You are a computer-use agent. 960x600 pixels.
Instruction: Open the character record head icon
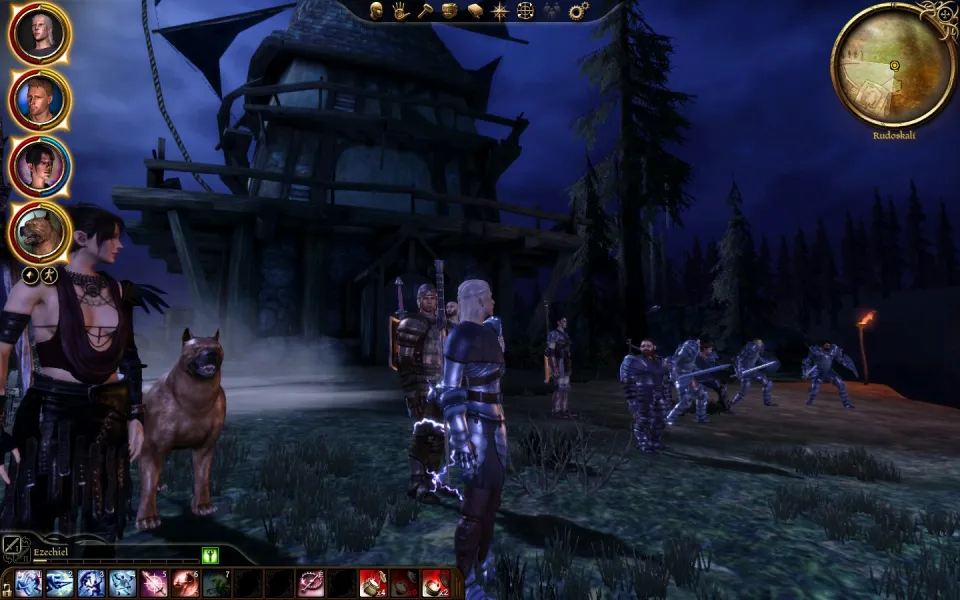[x=378, y=11]
